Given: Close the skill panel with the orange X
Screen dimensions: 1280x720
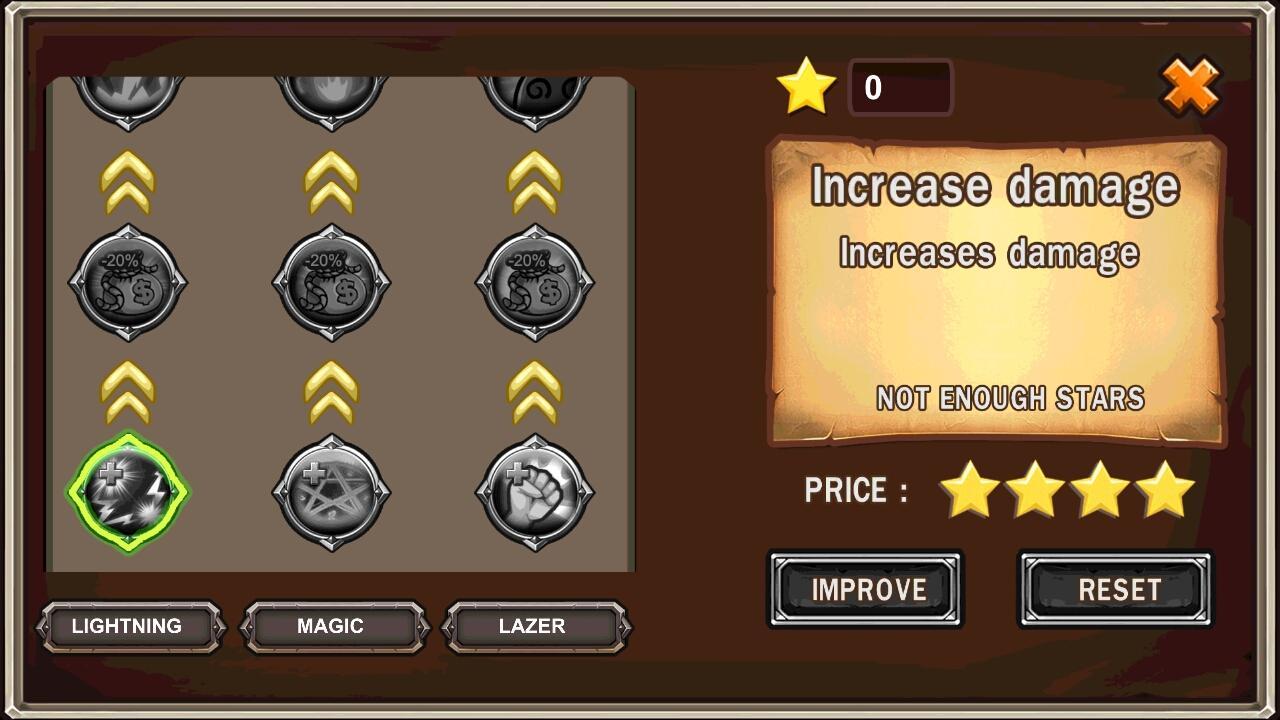Looking at the screenshot, I should click(x=1191, y=87).
